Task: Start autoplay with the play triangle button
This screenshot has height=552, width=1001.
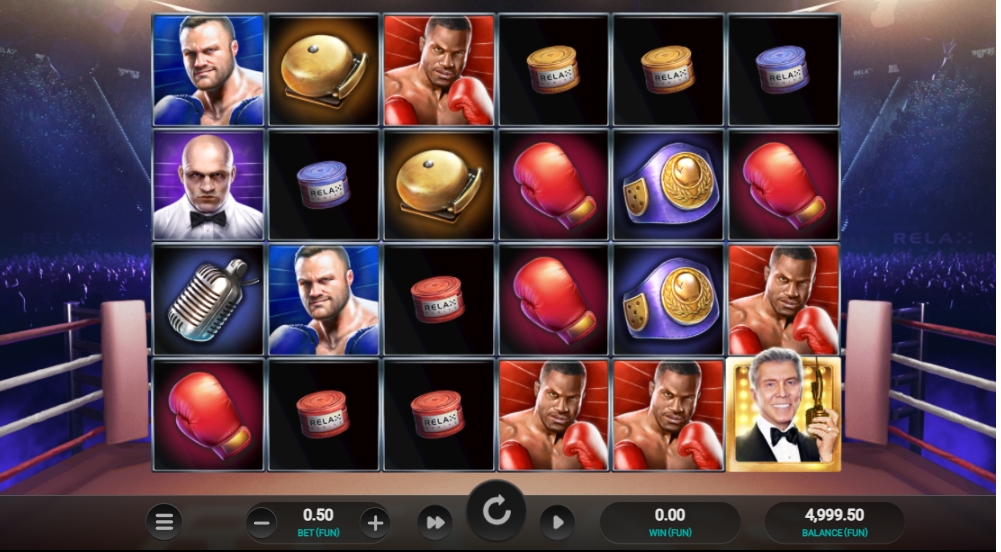Action: 558,522
